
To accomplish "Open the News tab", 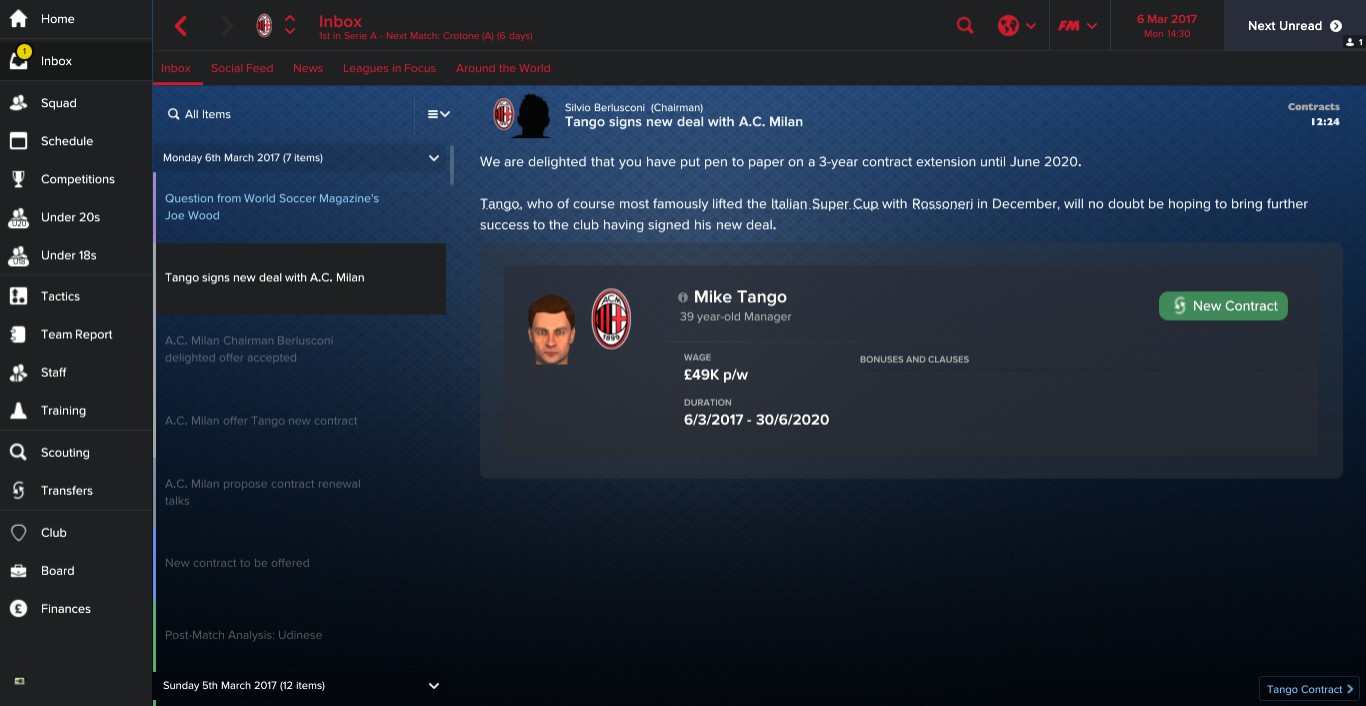I will point(308,68).
